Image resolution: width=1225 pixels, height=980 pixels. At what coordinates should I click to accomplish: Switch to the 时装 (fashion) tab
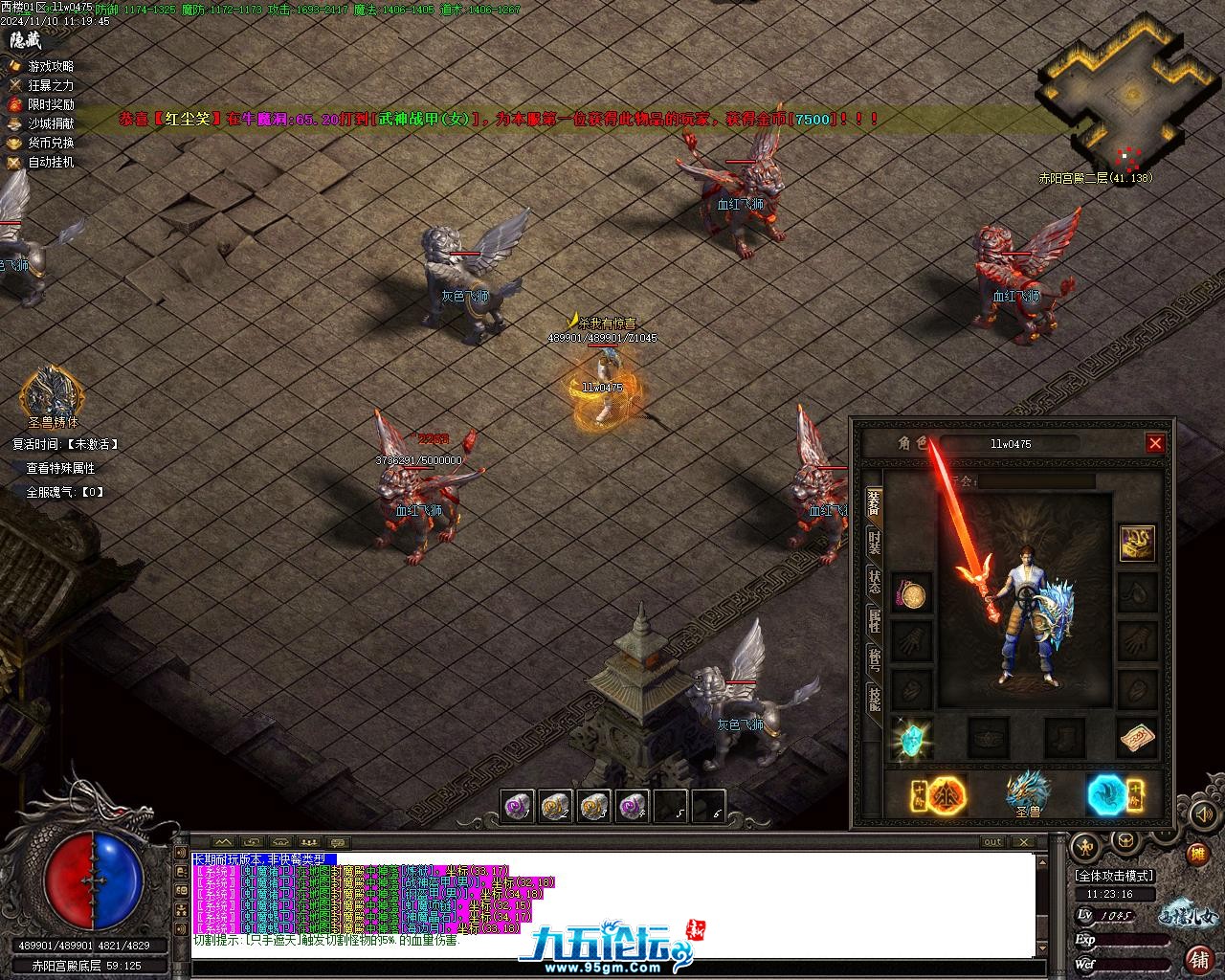(x=874, y=543)
